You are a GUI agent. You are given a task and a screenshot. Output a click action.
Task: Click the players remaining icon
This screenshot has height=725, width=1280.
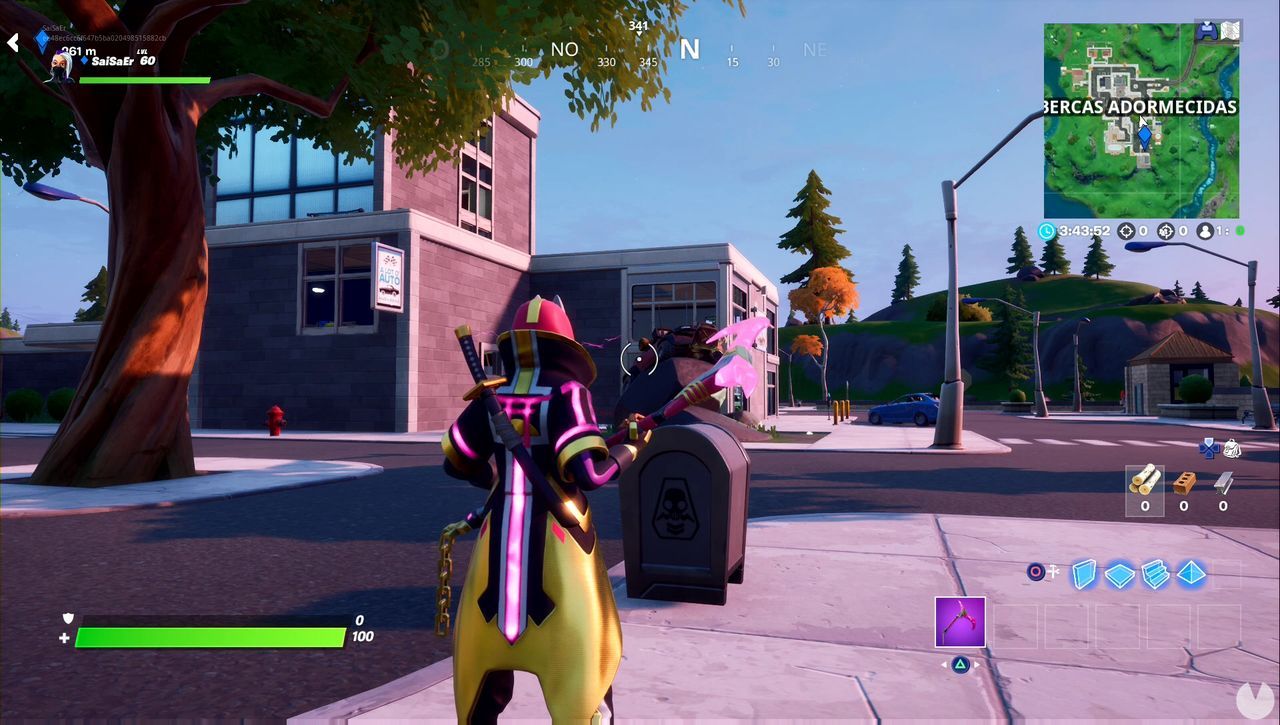coord(1204,231)
